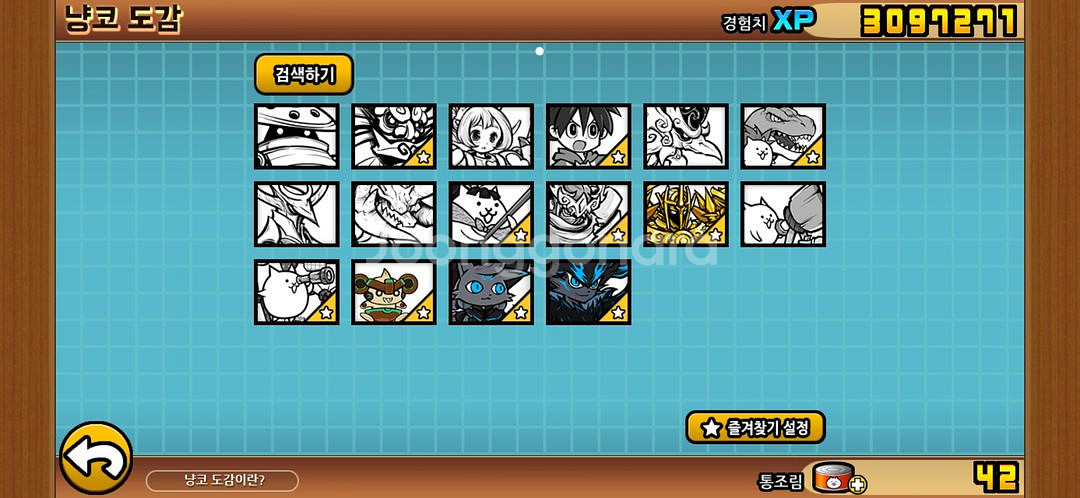Select the golden armored knight portrait

(686, 214)
